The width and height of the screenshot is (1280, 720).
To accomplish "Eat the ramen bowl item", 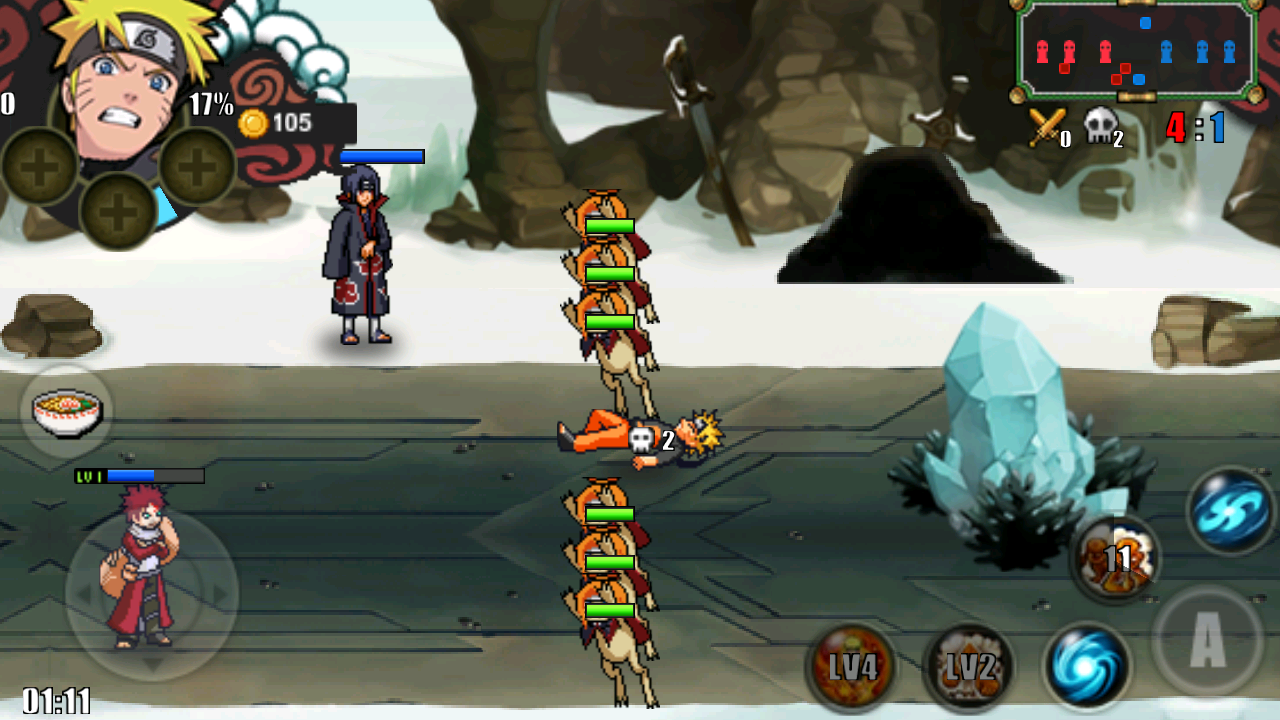I will (x=67, y=412).
